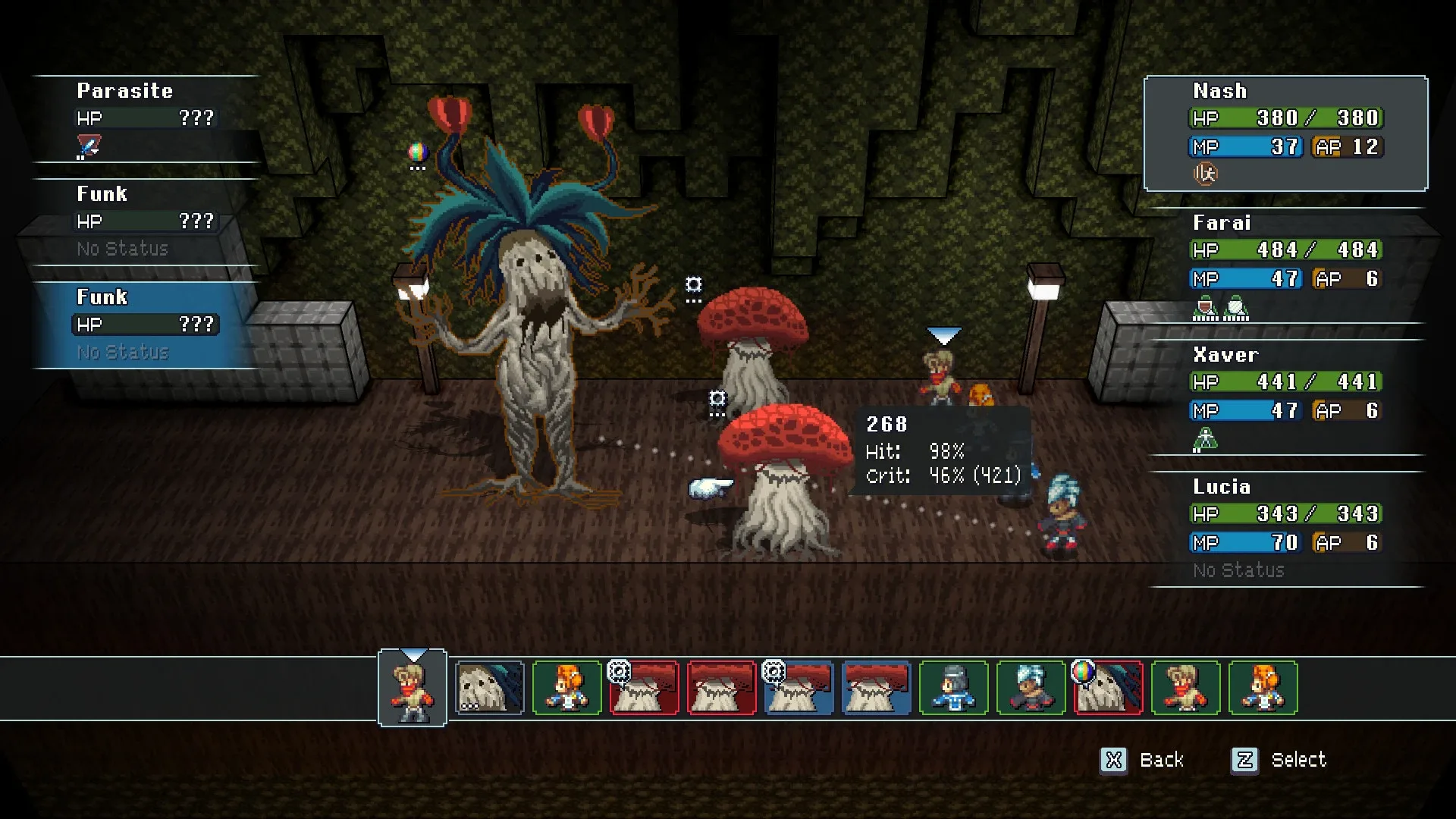
Task: Select the Parasite turn portrait with rainbow orb
Action: (x=1108, y=689)
